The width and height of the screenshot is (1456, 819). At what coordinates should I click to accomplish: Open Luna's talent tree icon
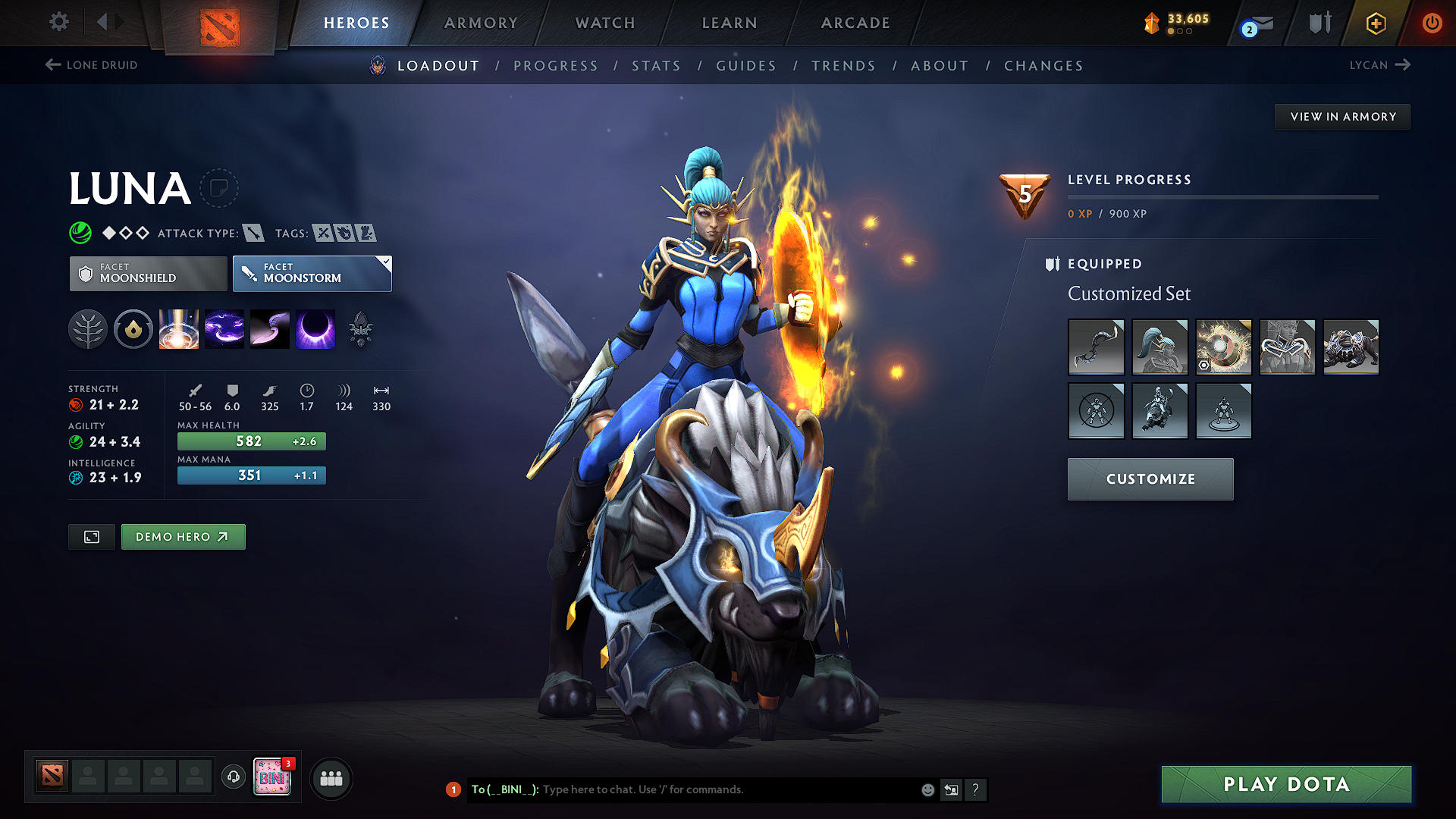88,329
